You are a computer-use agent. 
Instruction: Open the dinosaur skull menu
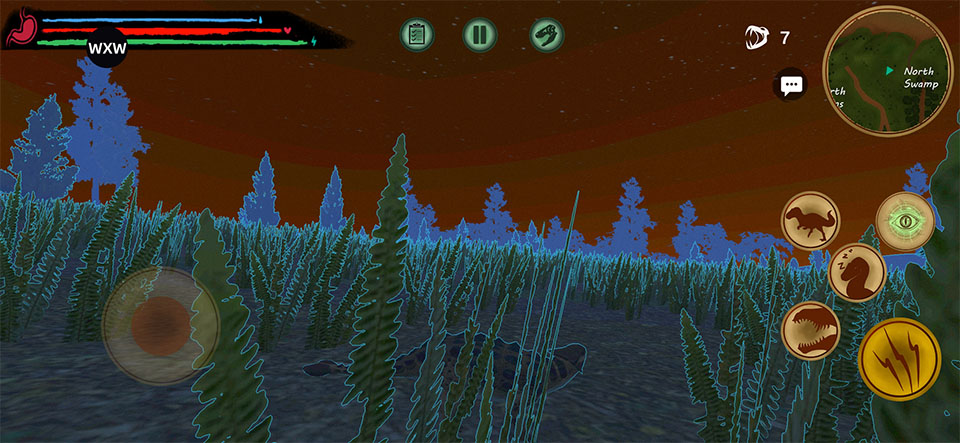point(547,34)
